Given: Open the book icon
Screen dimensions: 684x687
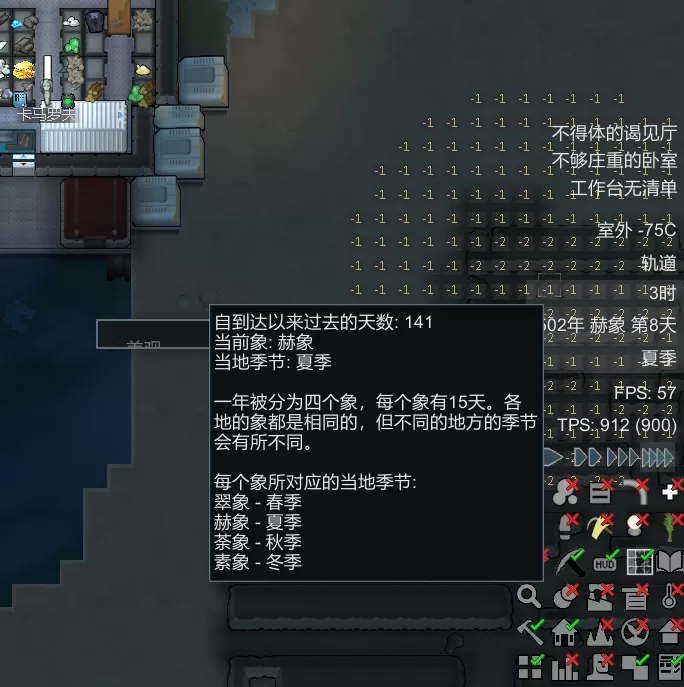Looking at the screenshot, I should point(670,562).
